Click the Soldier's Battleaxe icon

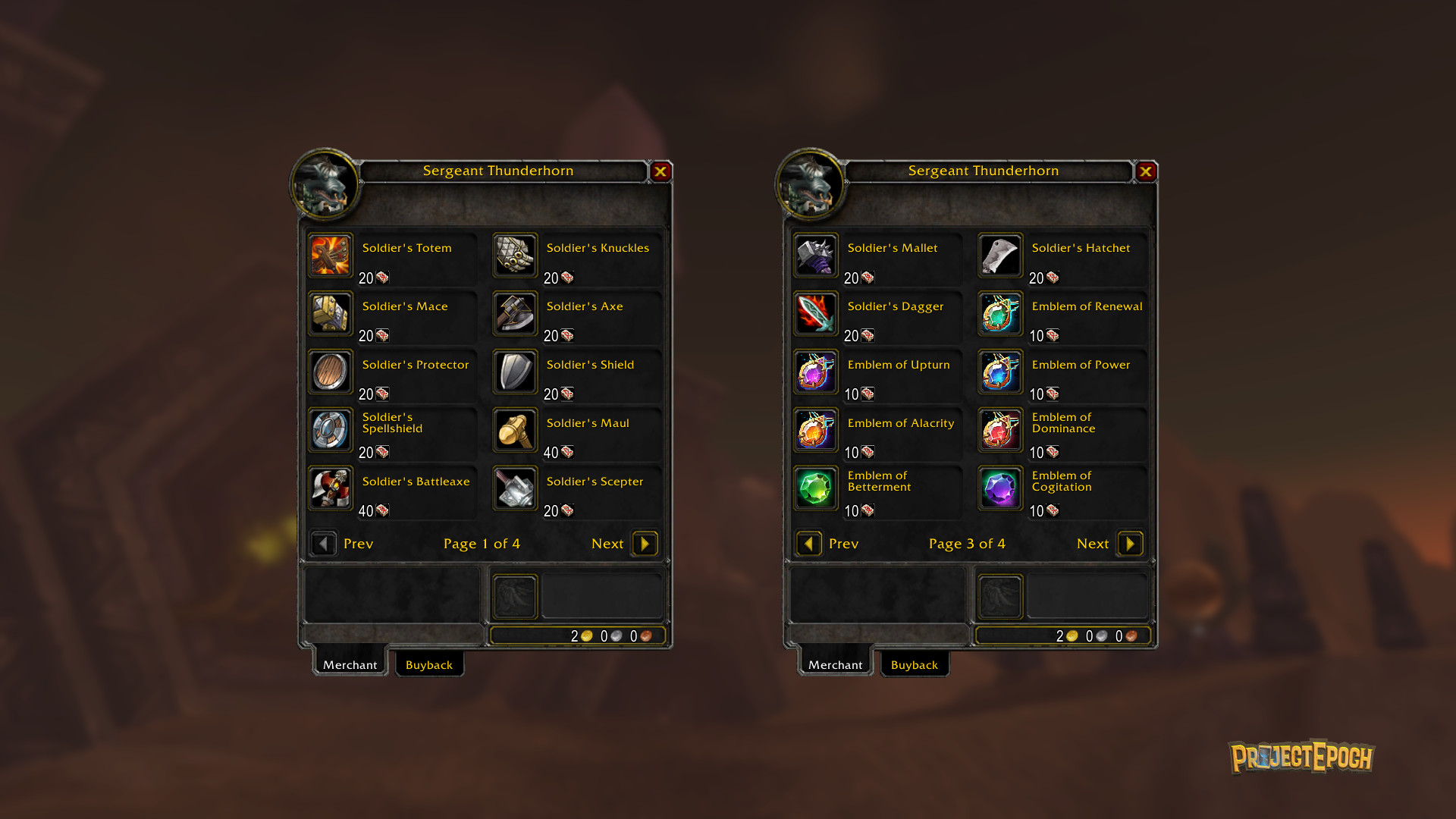click(x=331, y=488)
